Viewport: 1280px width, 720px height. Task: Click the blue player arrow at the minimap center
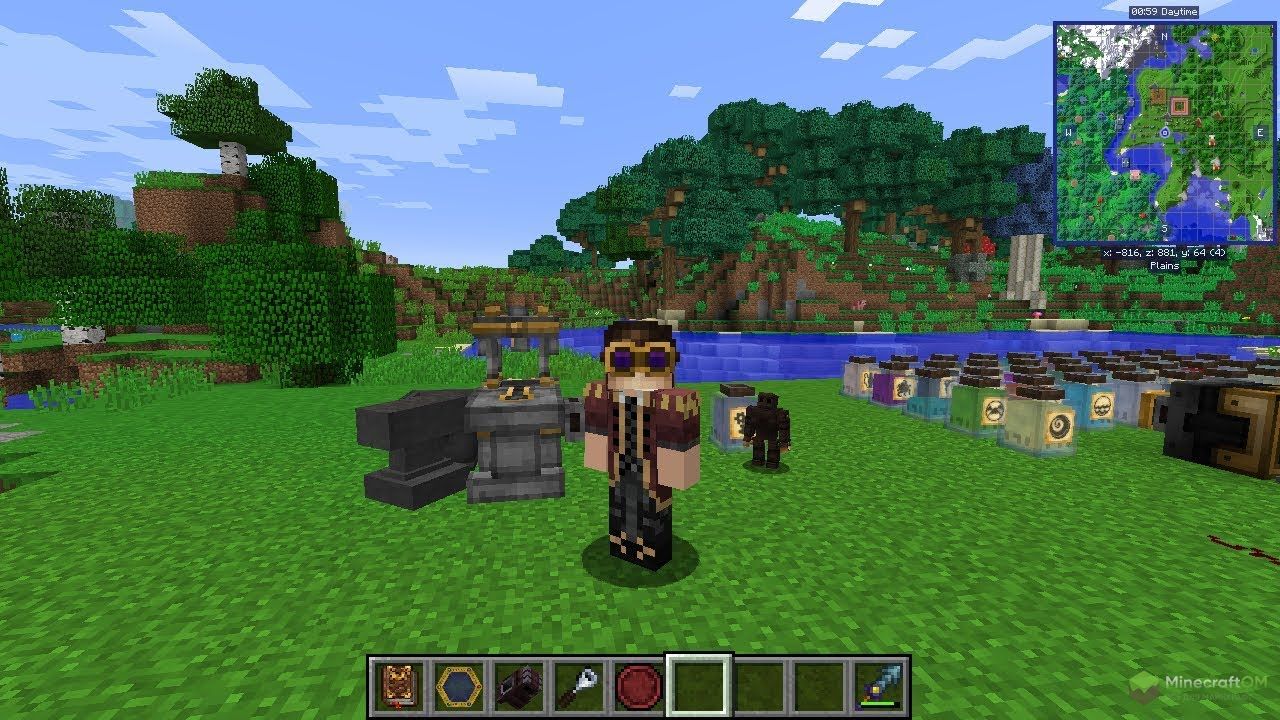point(1165,133)
